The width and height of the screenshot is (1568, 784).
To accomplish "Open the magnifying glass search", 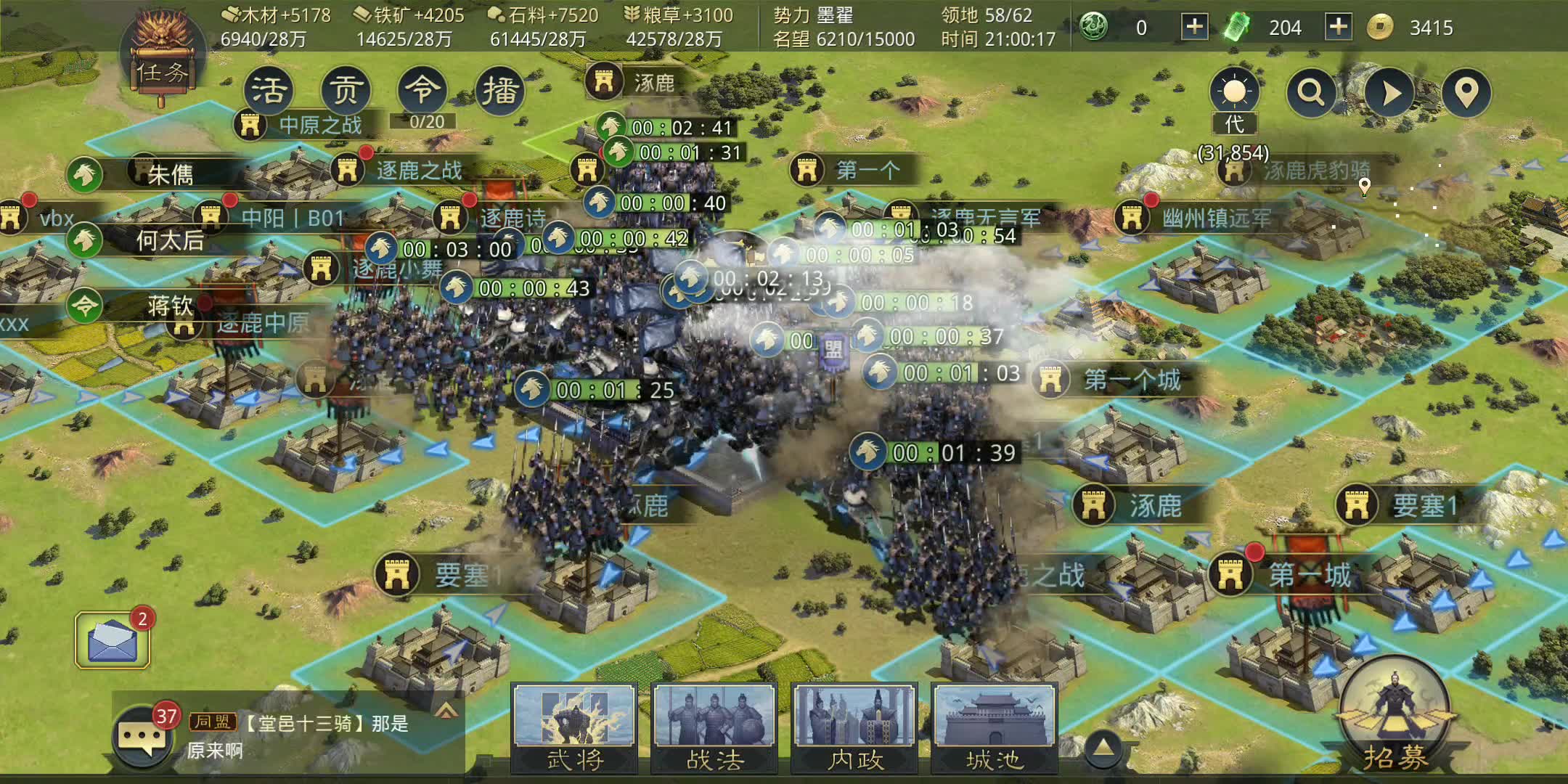I will pyautogui.click(x=1311, y=93).
